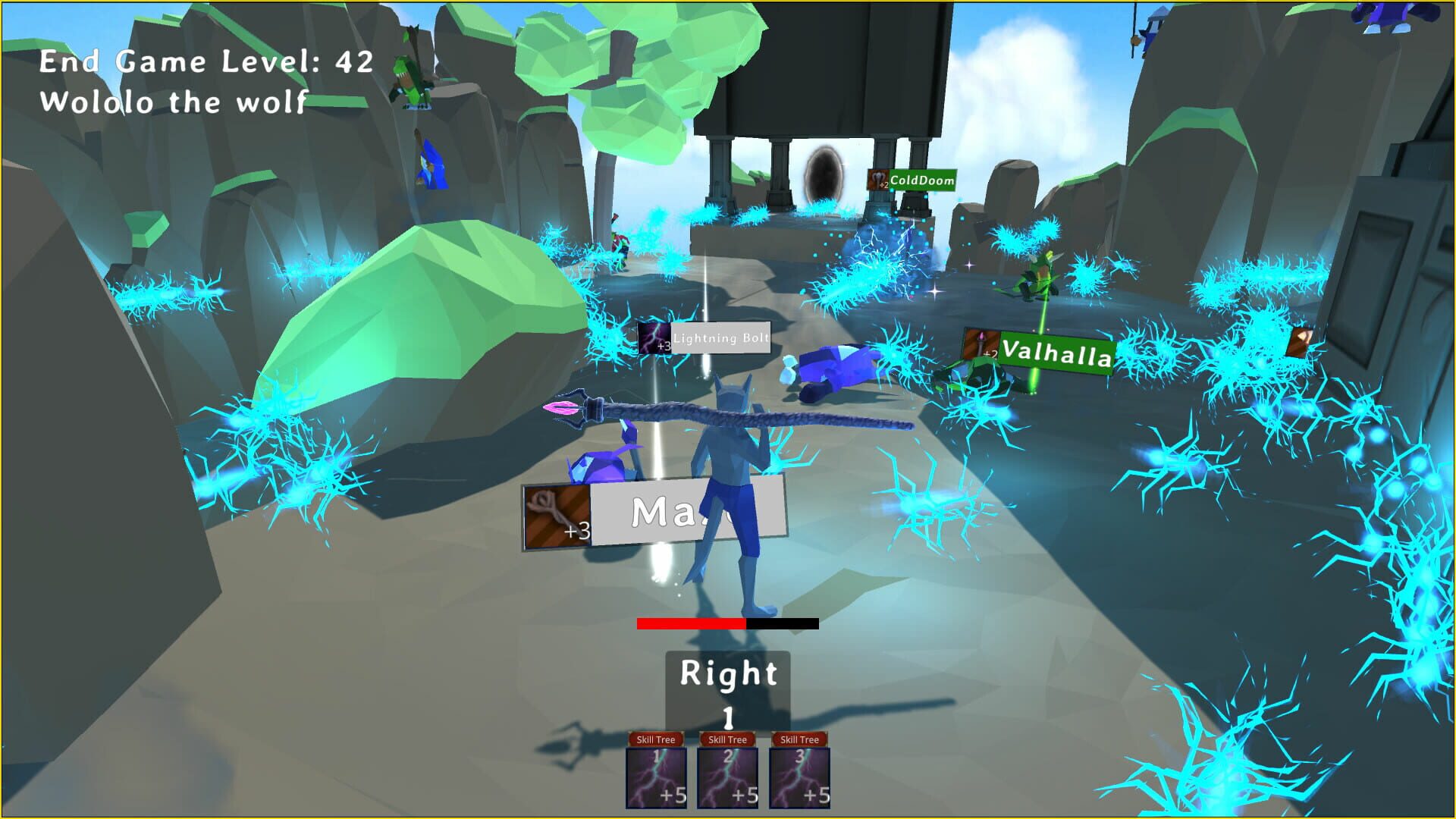
Task: Select Skill Tree card number 1 lightning icon
Action: pyautogui.click(x=657, y=777)
